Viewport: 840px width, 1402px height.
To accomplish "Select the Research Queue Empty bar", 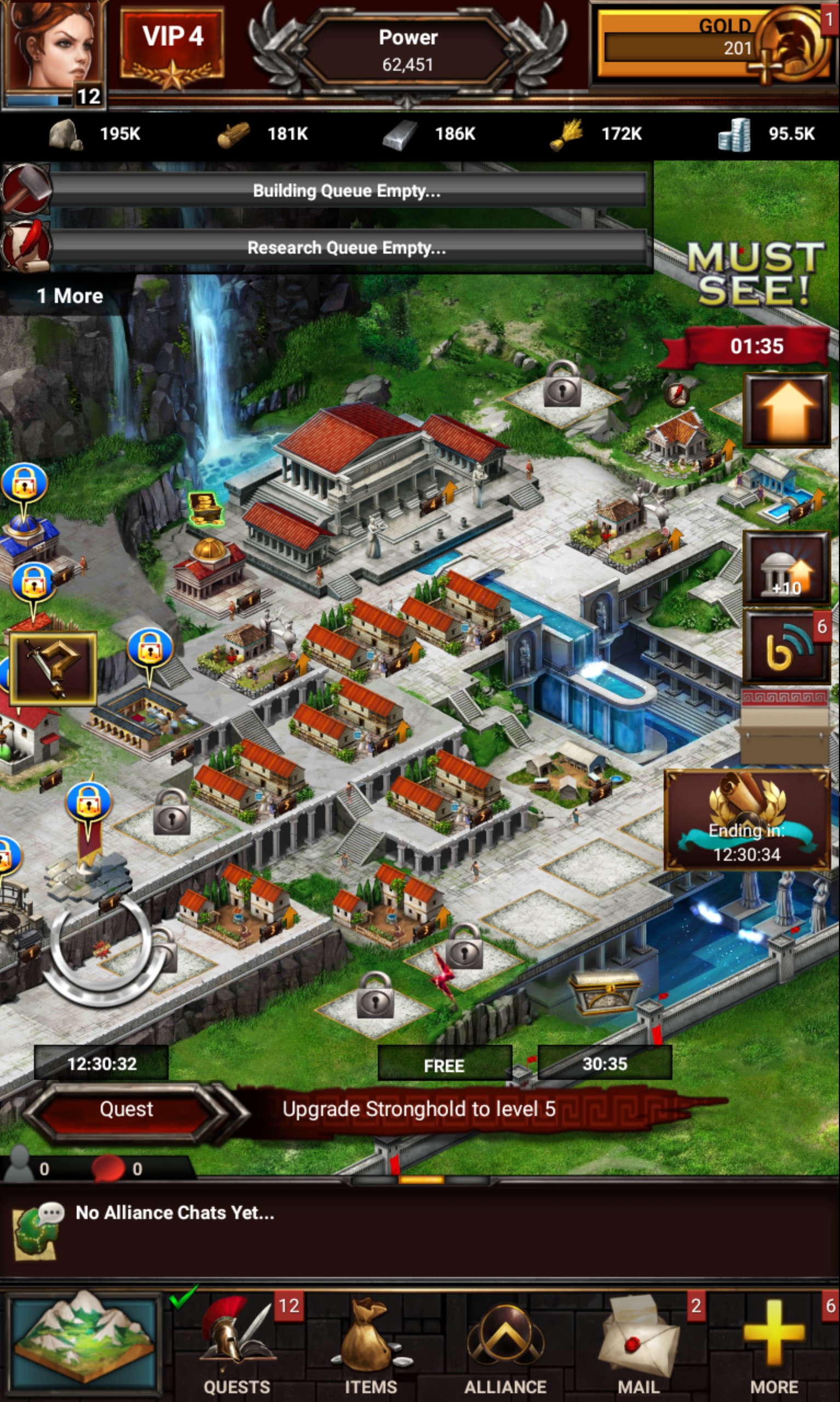I will (347, 248).
